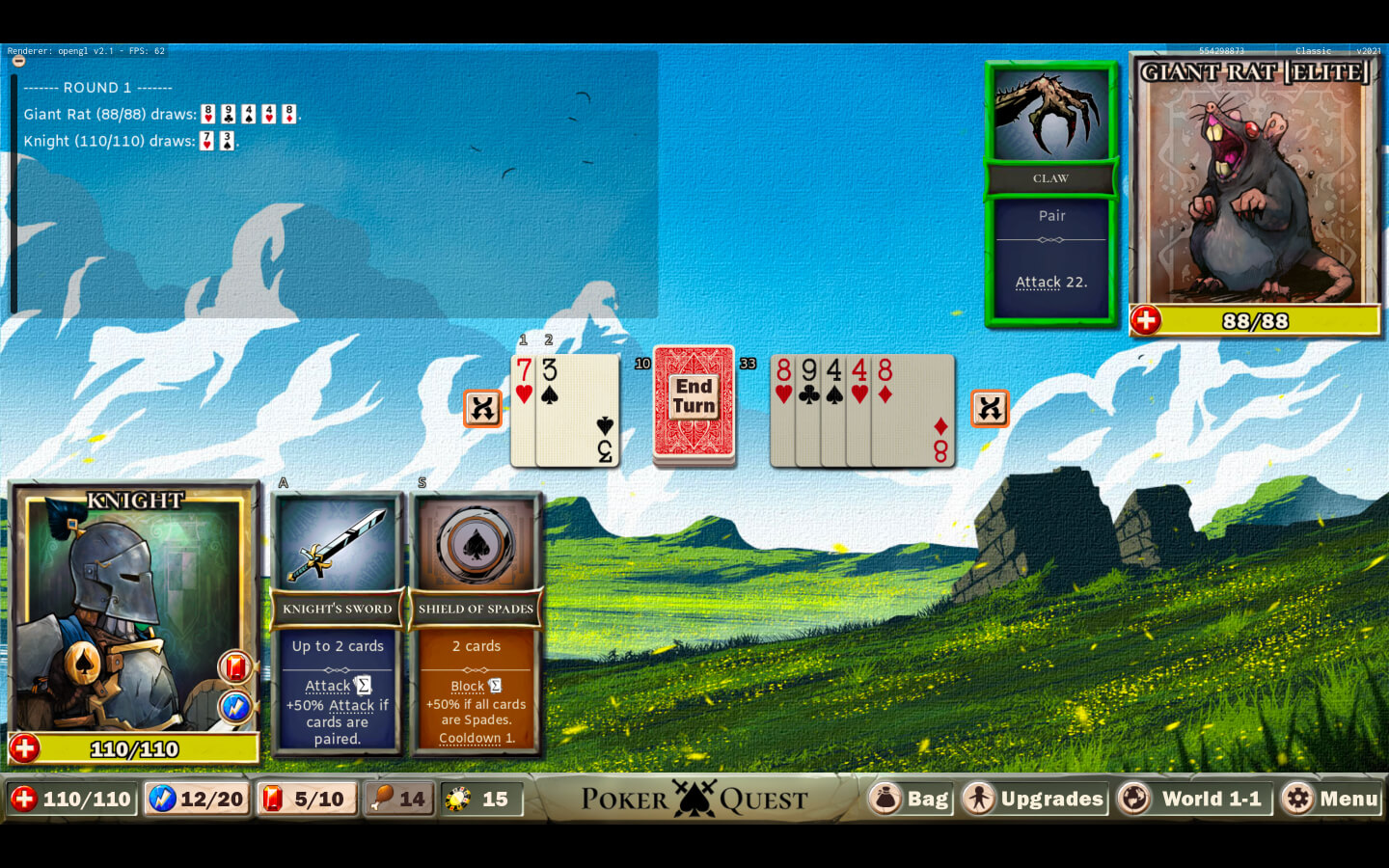The height and width of the screenshot is (868, 1389).
Task: Open the World 1-1 map
Action: [x=1192, y=799]
